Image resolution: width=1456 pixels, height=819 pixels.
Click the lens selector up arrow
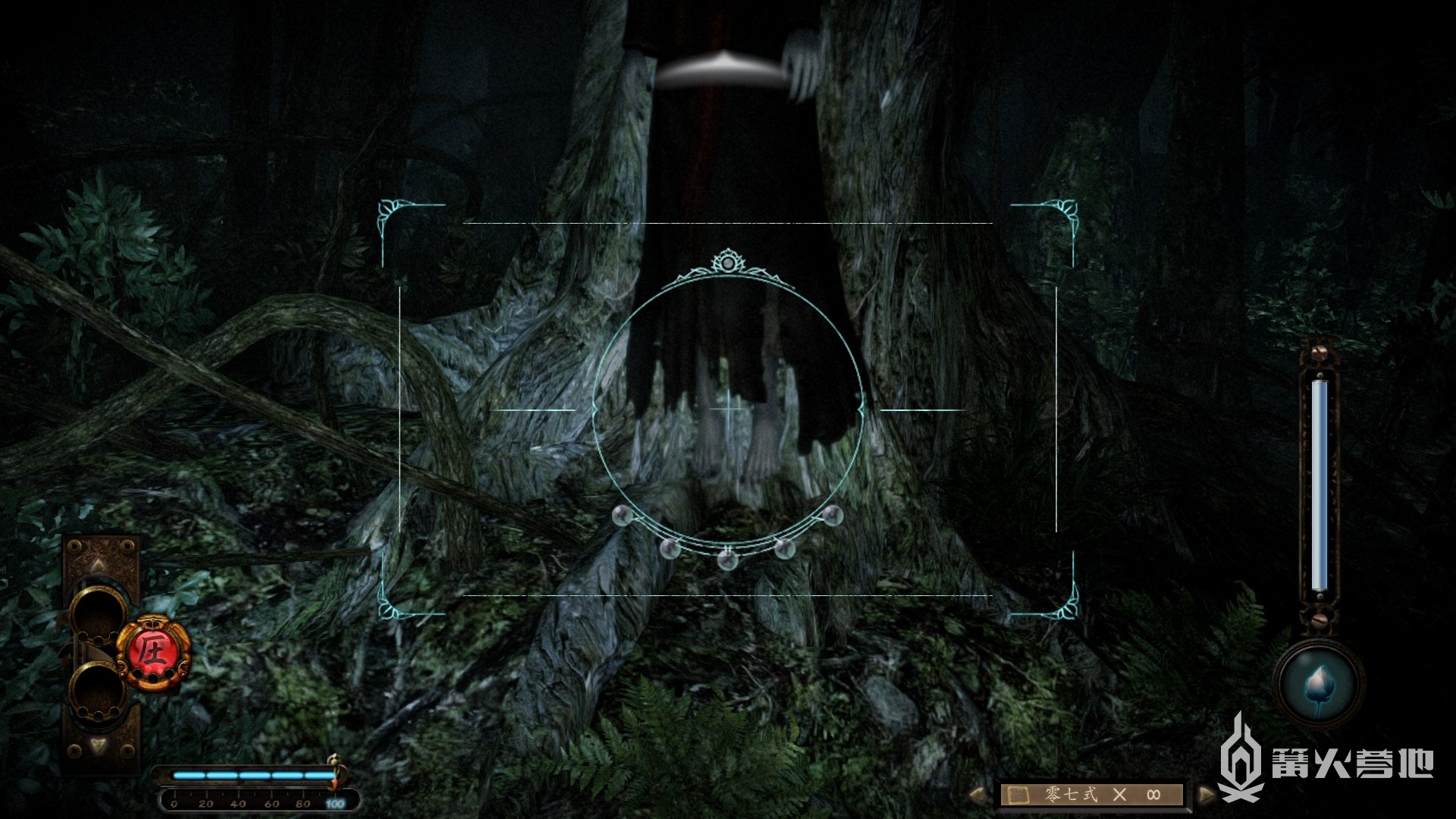(x=98, y=564)
